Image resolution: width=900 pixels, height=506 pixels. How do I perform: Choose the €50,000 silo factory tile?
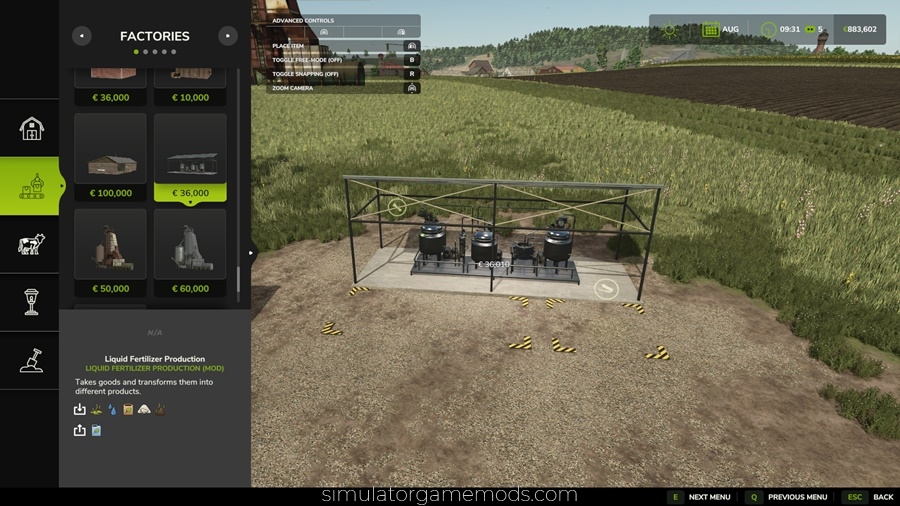point(110,253)
